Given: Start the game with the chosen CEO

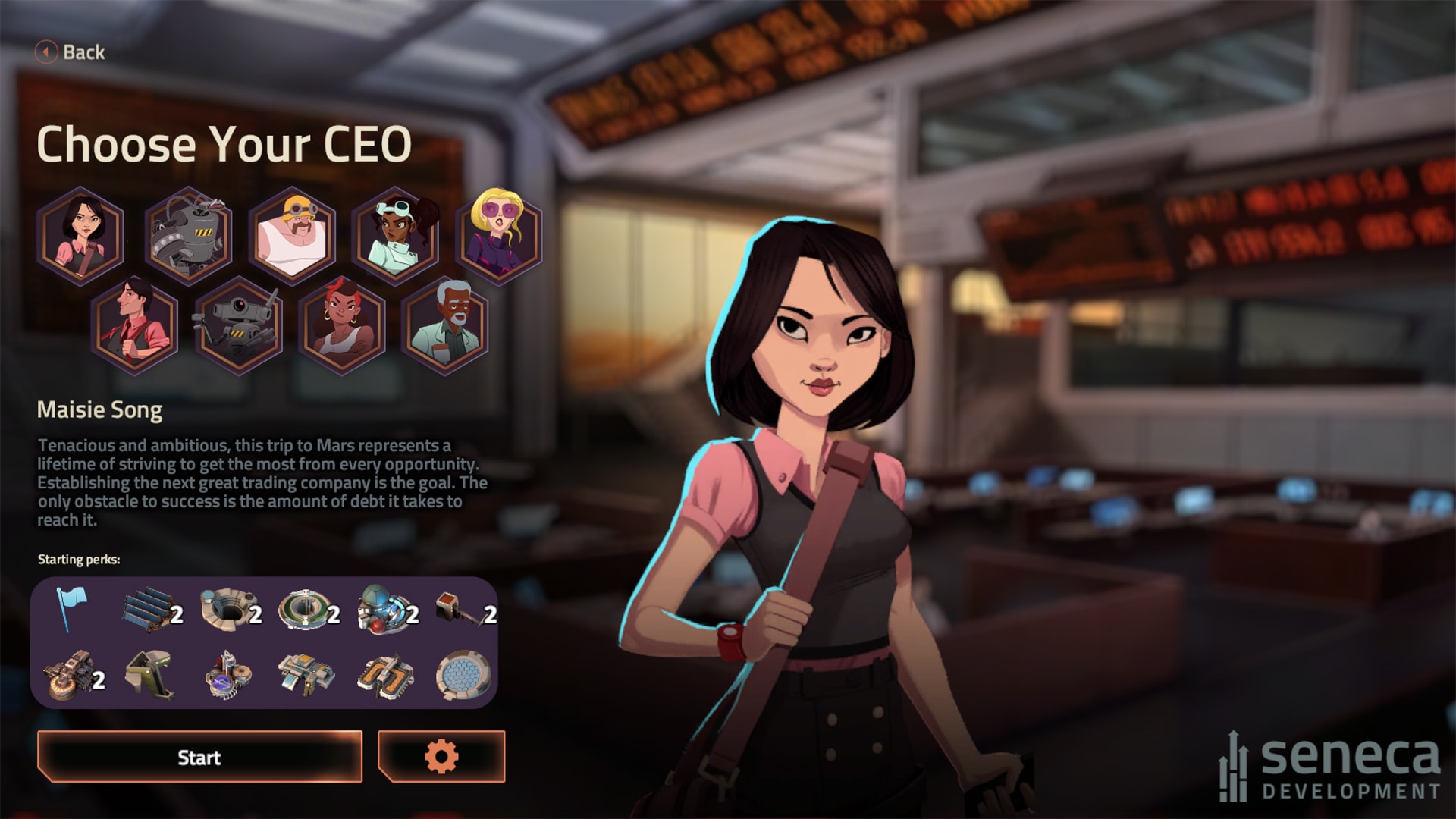Looking at the screenshot, I should [199, 757].
